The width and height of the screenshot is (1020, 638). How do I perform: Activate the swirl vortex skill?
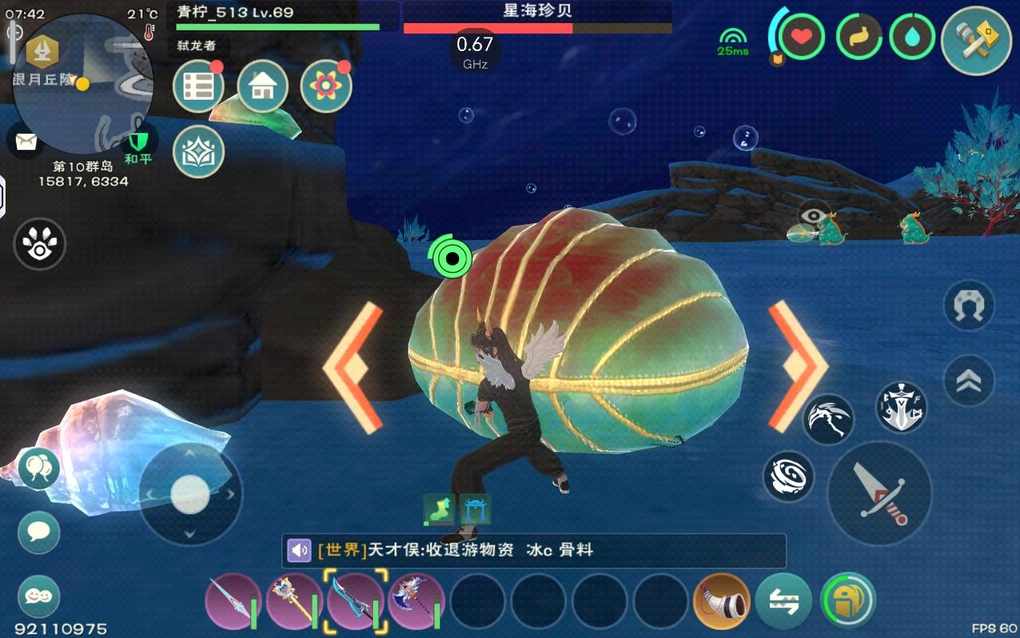point(789,476)
